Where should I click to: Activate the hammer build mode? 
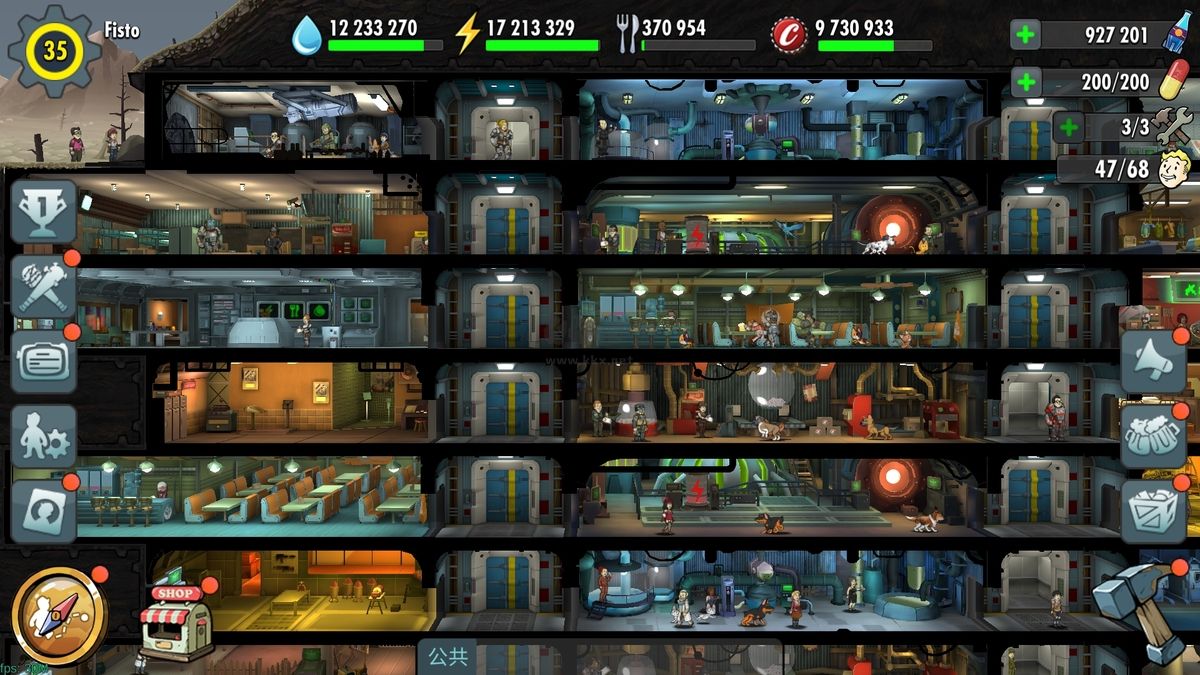[x=1140, y=605]
